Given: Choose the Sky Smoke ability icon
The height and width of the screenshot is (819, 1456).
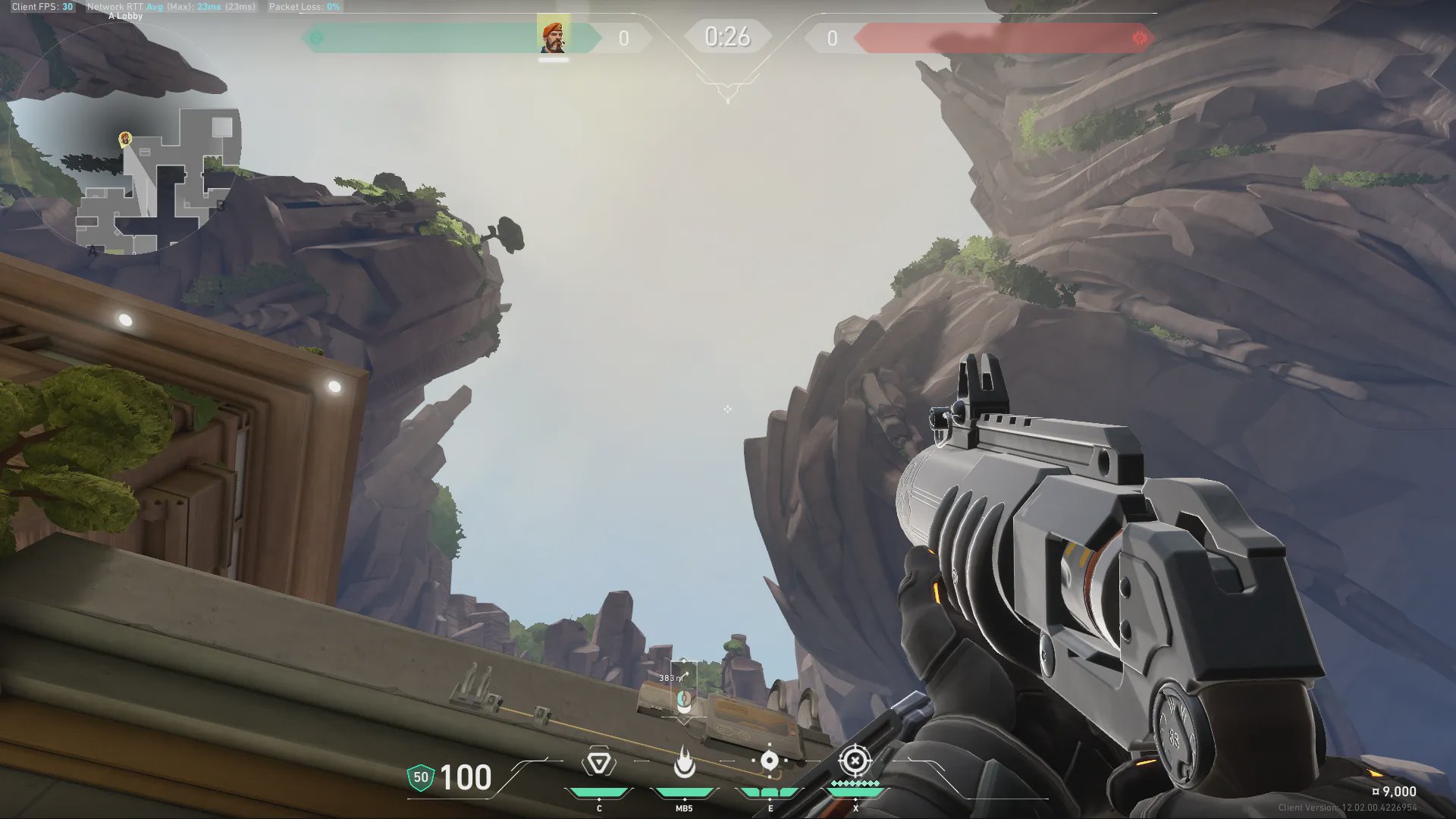Looking at the screenshot, I should click(x=770, y=761).
